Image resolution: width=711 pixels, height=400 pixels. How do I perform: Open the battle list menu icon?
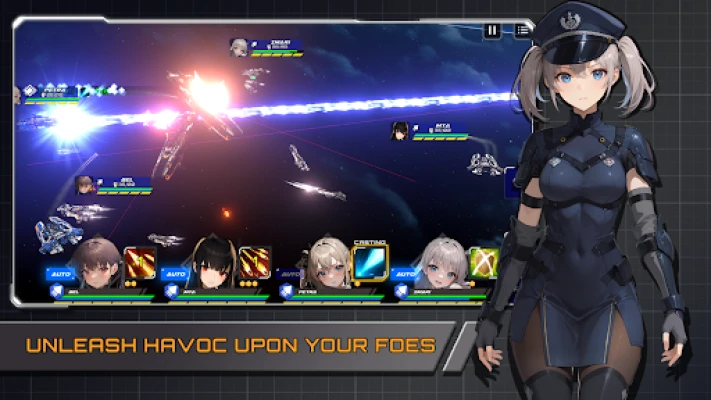(x=522, y=31)
